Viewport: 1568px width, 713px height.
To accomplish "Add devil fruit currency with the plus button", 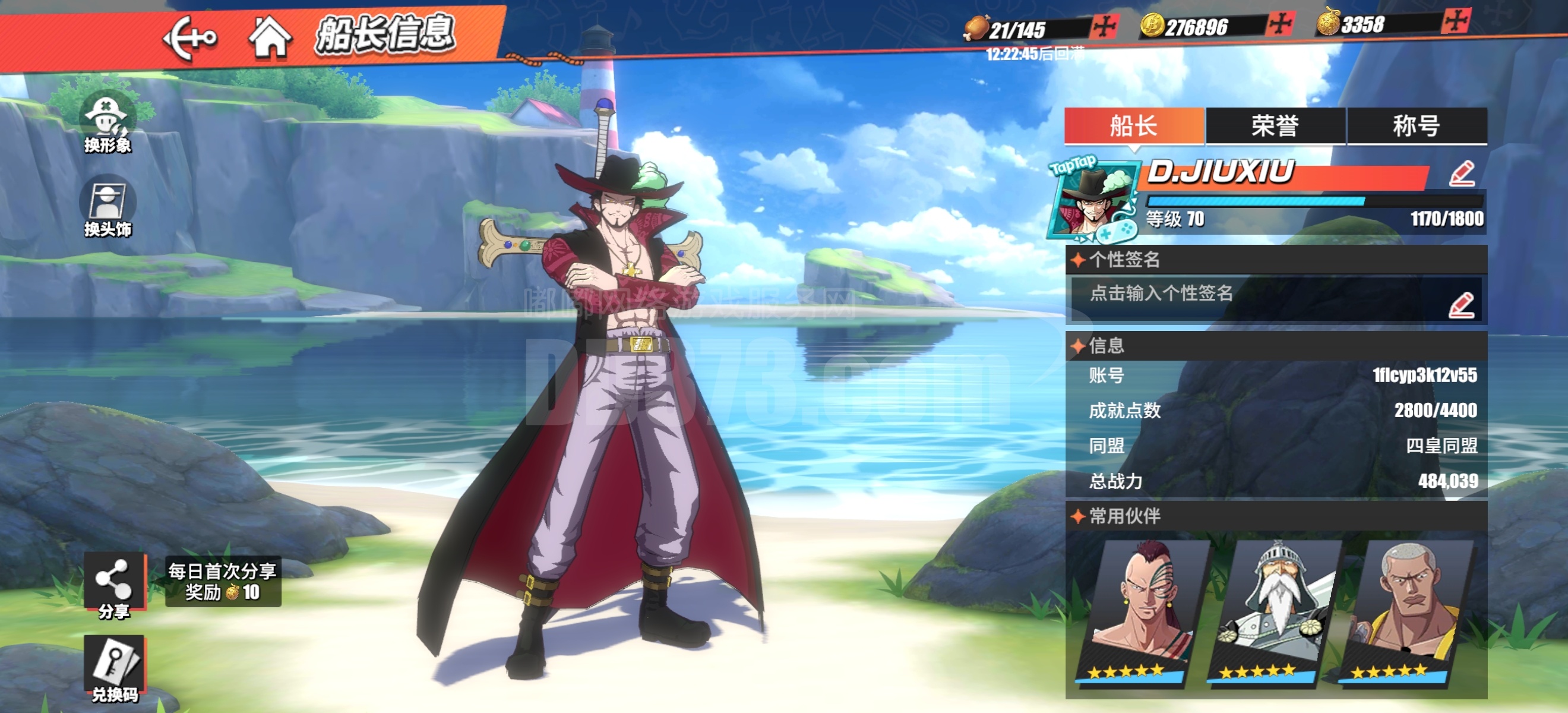I will click(1455, 22).
